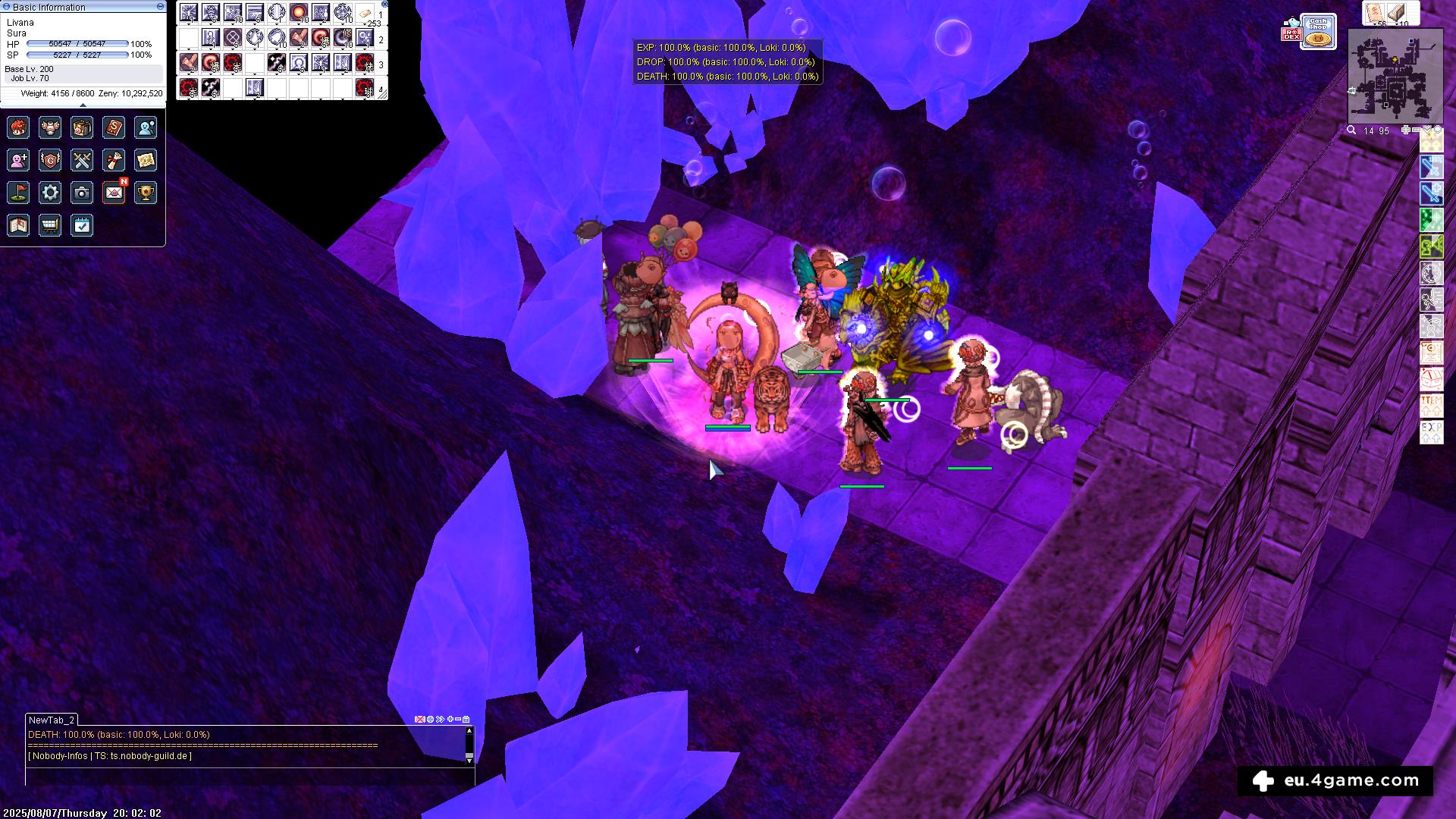Open the calendar check-in icon
The image size is (1456, 819).
click(x=82, y=225)
